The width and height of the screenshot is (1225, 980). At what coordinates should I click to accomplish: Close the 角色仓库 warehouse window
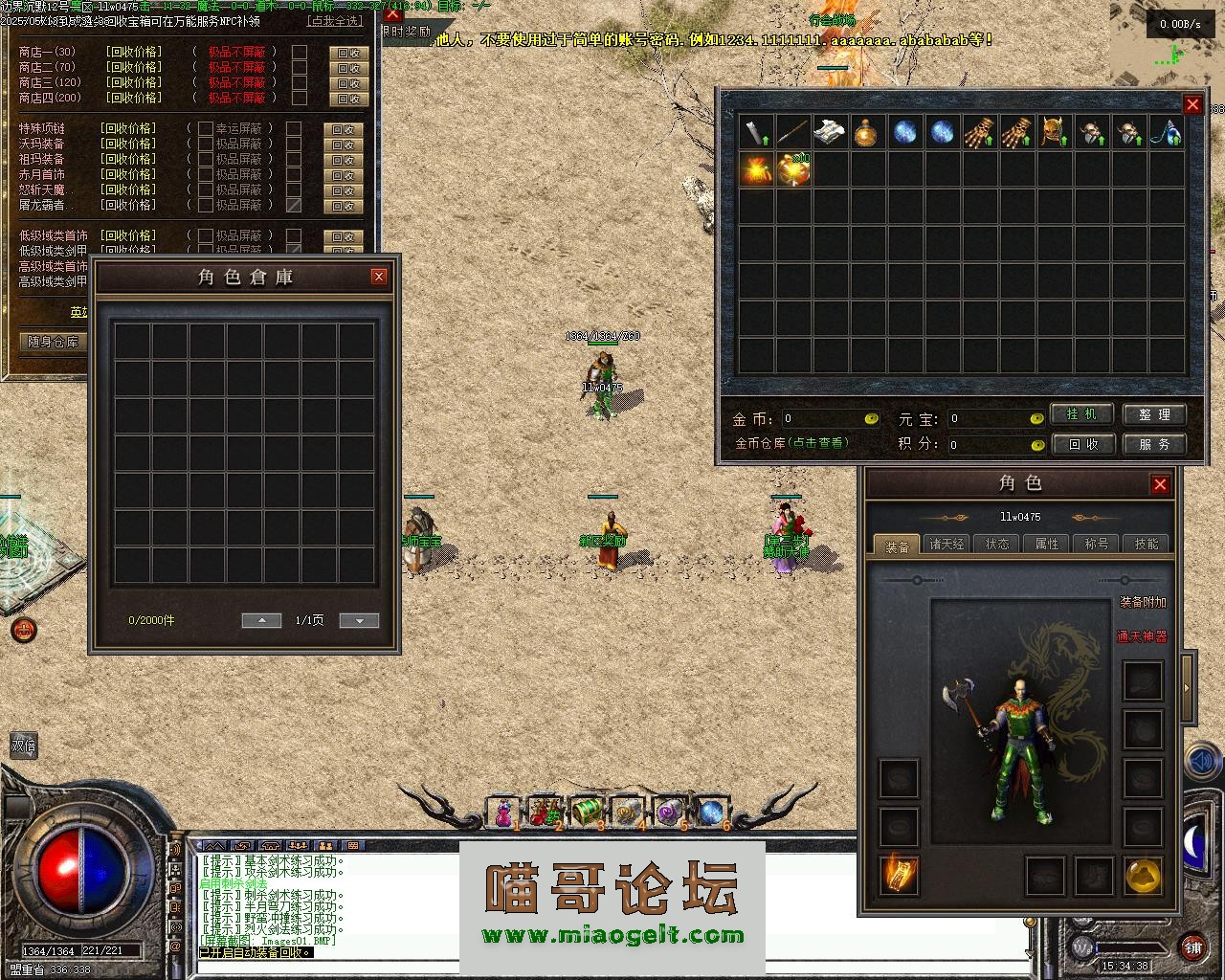click(379, 277)
